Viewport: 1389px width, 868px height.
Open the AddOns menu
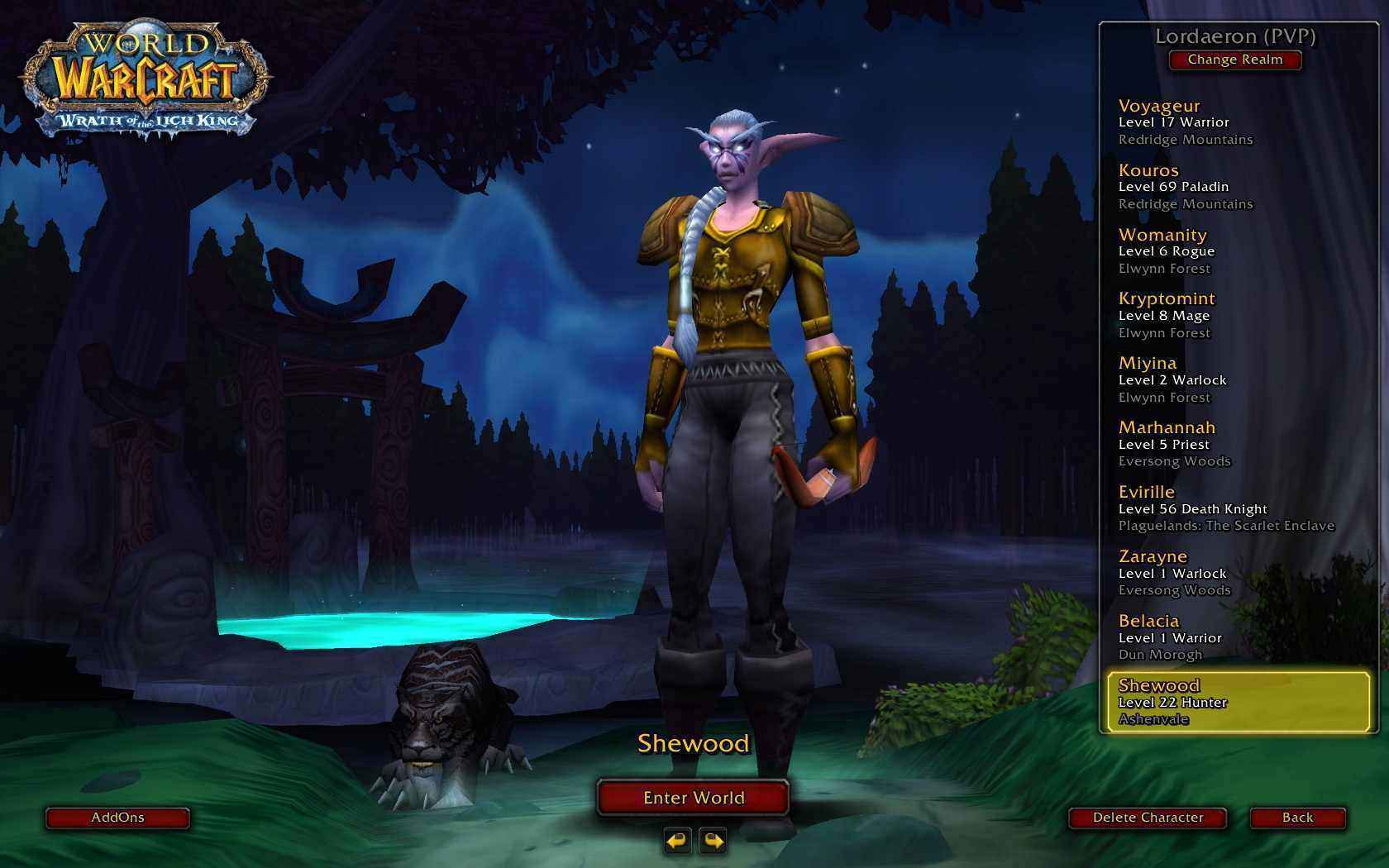(117, 818)
